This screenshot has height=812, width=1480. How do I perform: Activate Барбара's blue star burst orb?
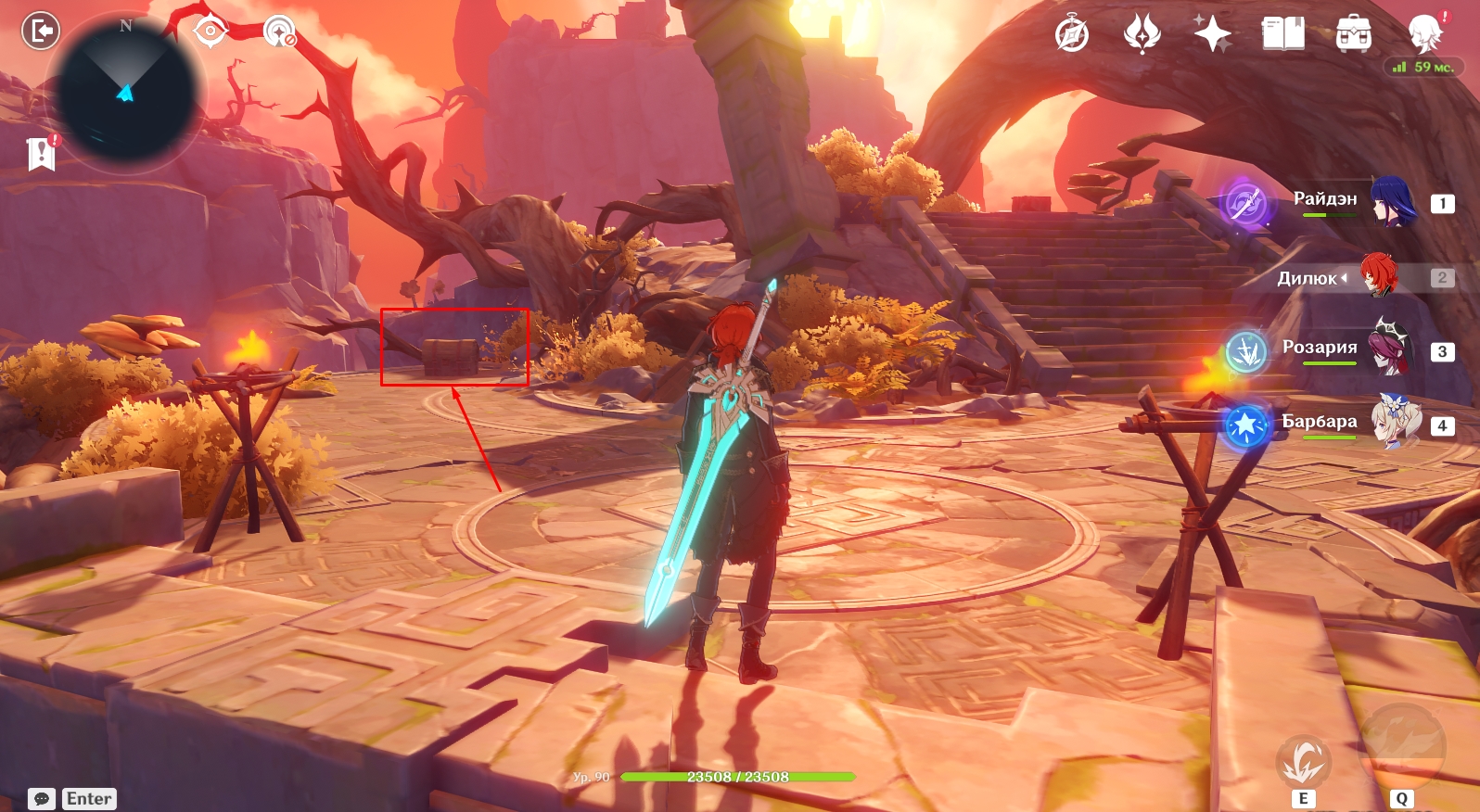pyautogui.click(x=1246, y=425)
